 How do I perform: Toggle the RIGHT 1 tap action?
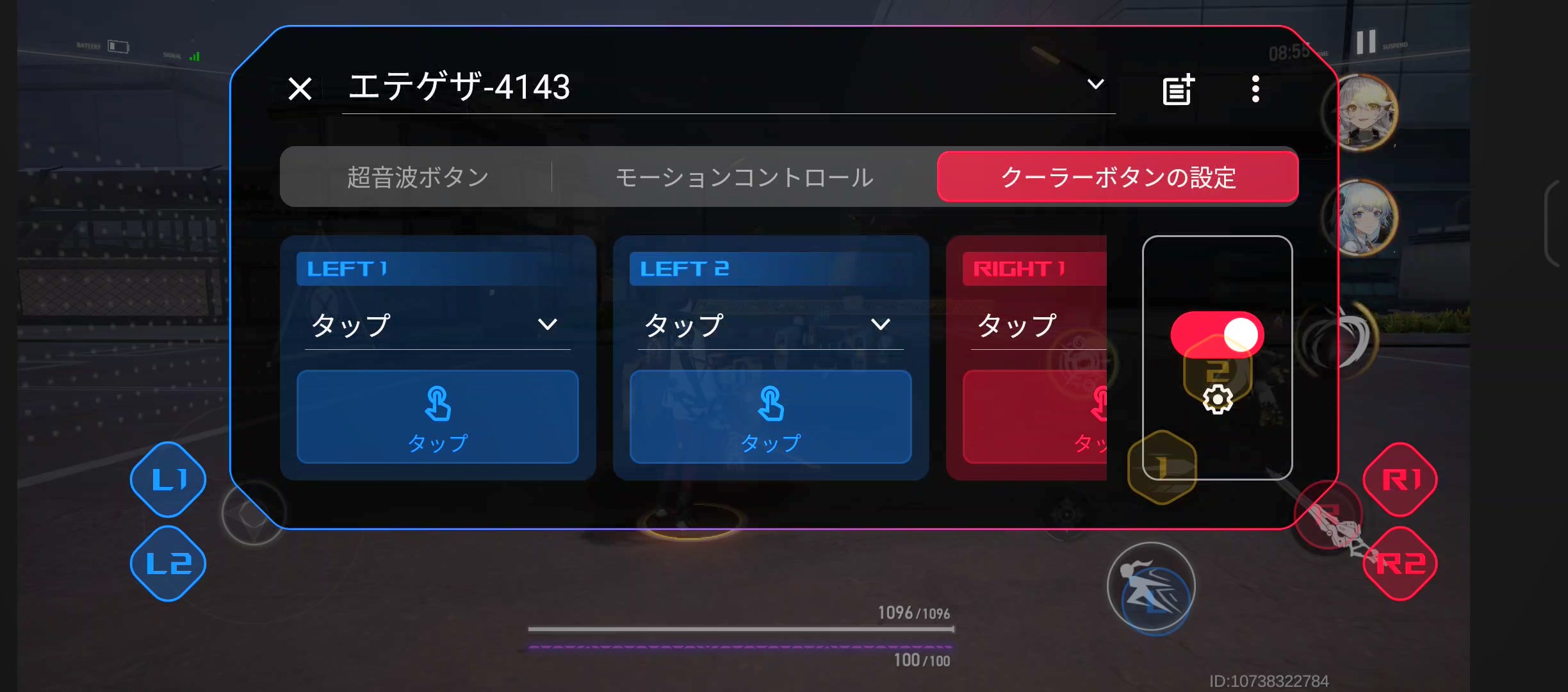[x=1057, y=417]
